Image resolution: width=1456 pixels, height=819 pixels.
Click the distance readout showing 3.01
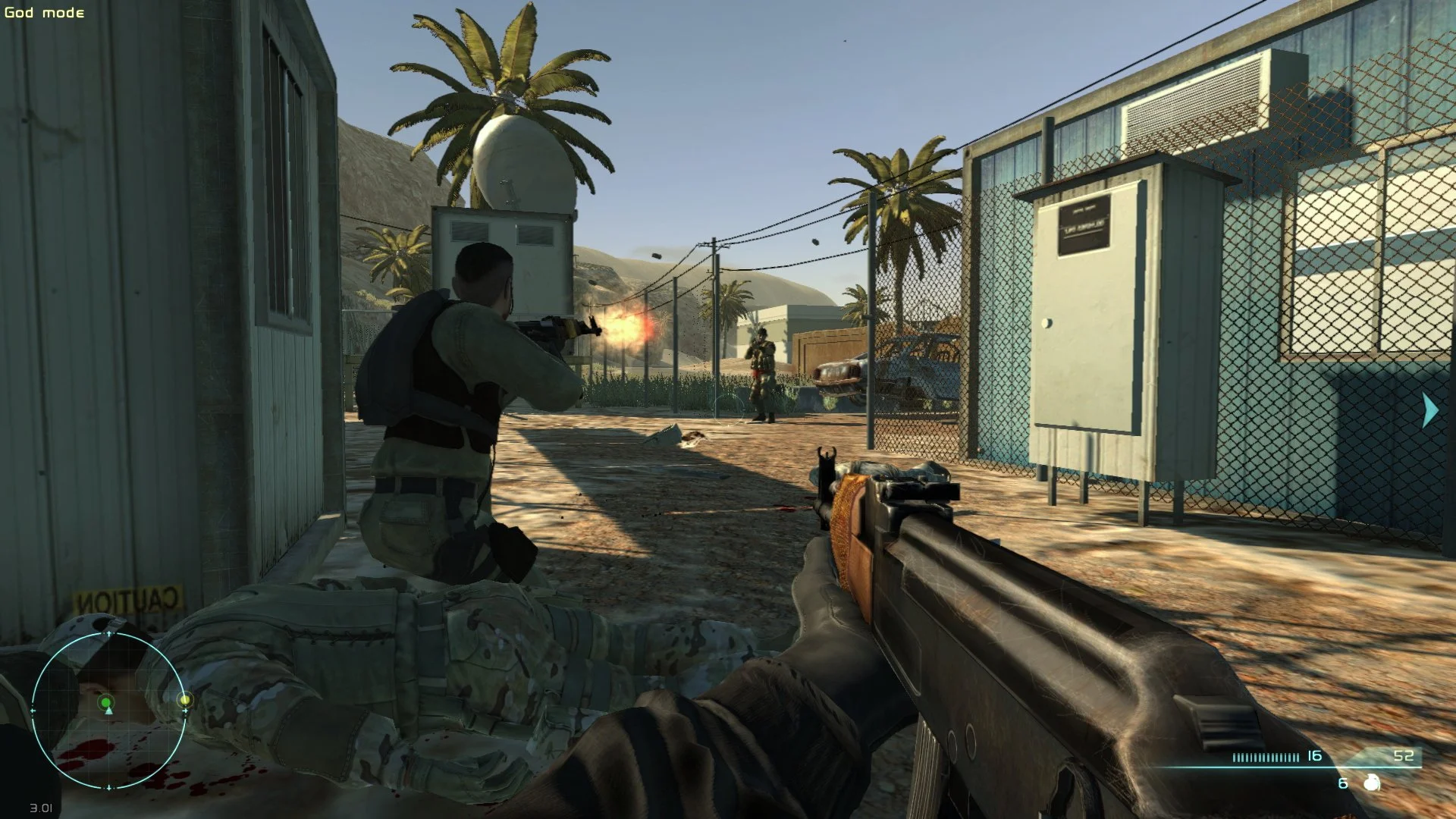(x=42, y=806)
